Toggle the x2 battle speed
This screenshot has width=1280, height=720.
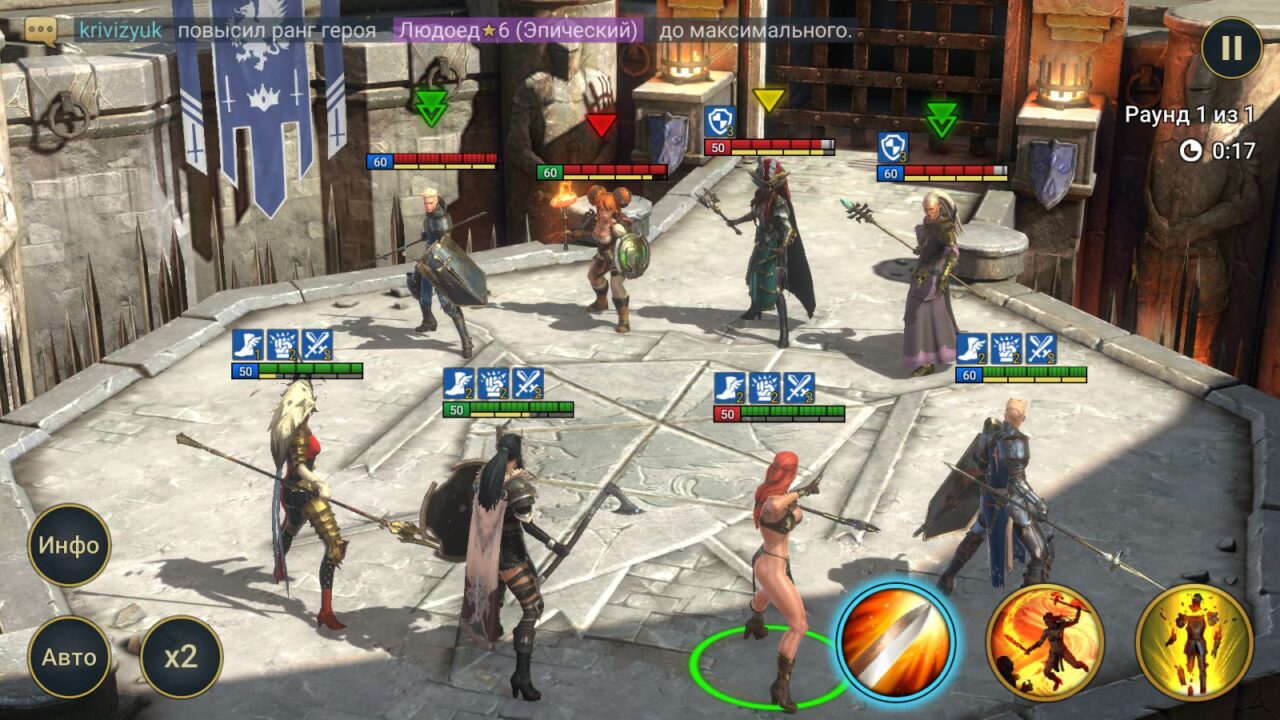pyautogui.click(x=181, y=657)
